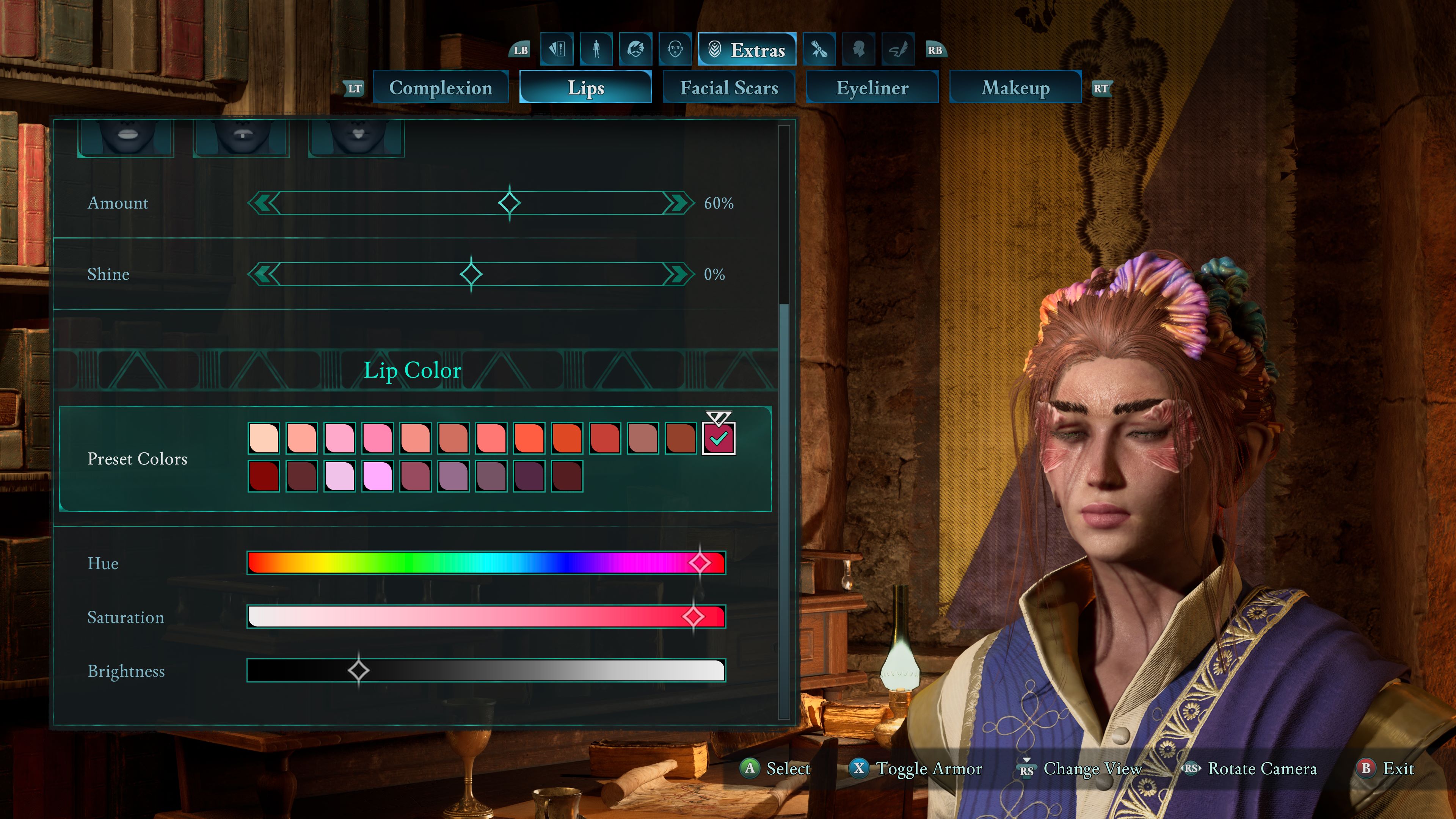Open the tarot cards category tab
The image size is (1456, 819).
557,50
